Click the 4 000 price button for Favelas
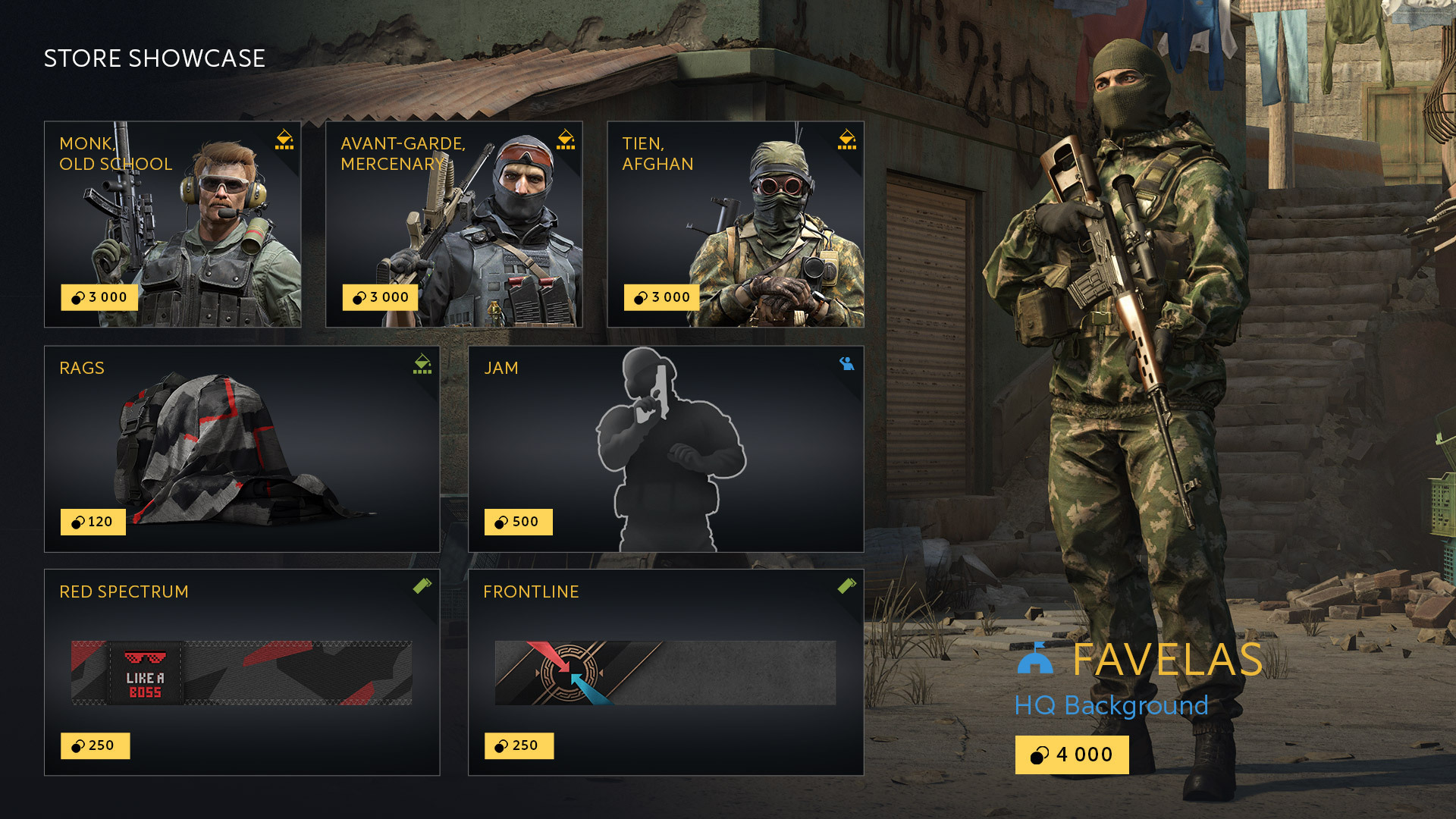The width and height of the screenshot is (1456, 819). coord(1072,755)
